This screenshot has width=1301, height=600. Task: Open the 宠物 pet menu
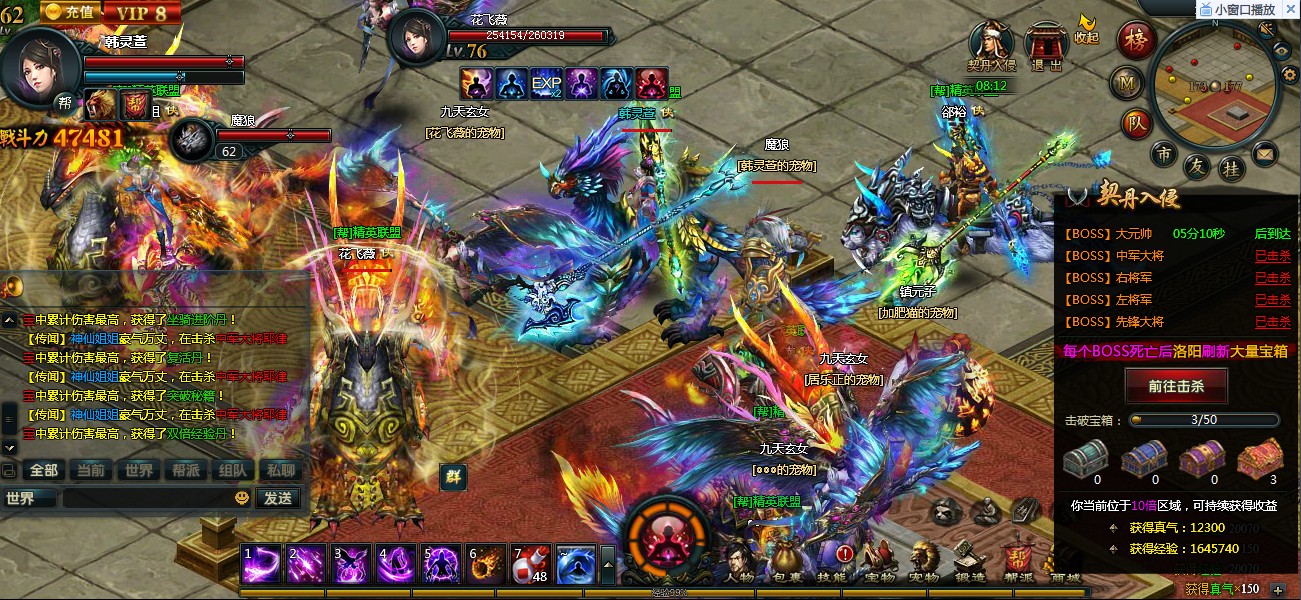tap(923, 562)
